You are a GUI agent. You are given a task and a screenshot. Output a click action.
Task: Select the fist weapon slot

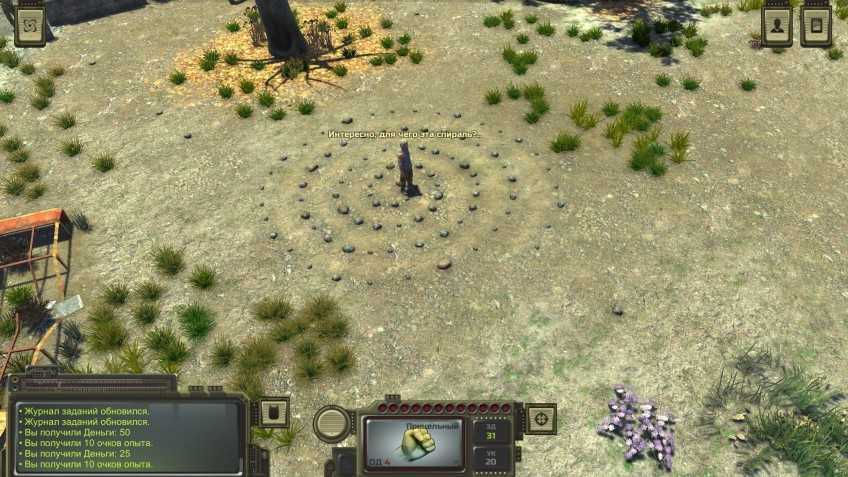click(415, 442)
